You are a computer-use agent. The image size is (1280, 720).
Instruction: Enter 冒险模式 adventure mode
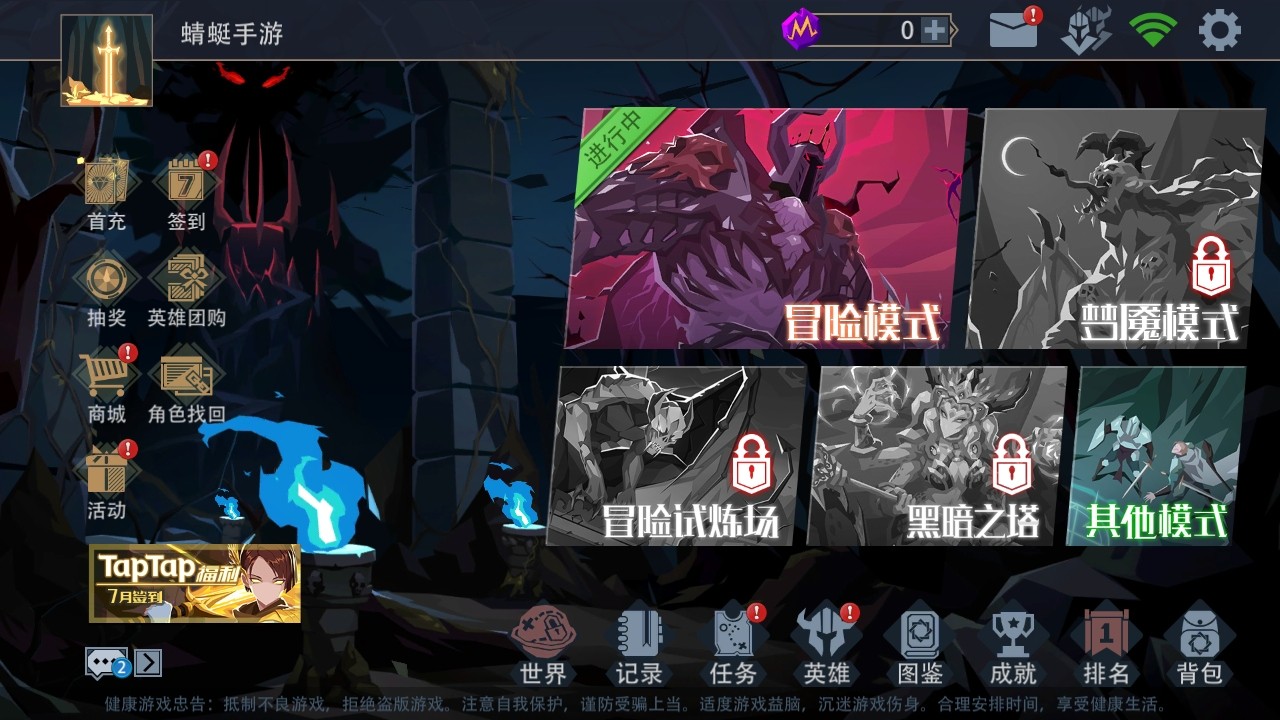point(765,230)
